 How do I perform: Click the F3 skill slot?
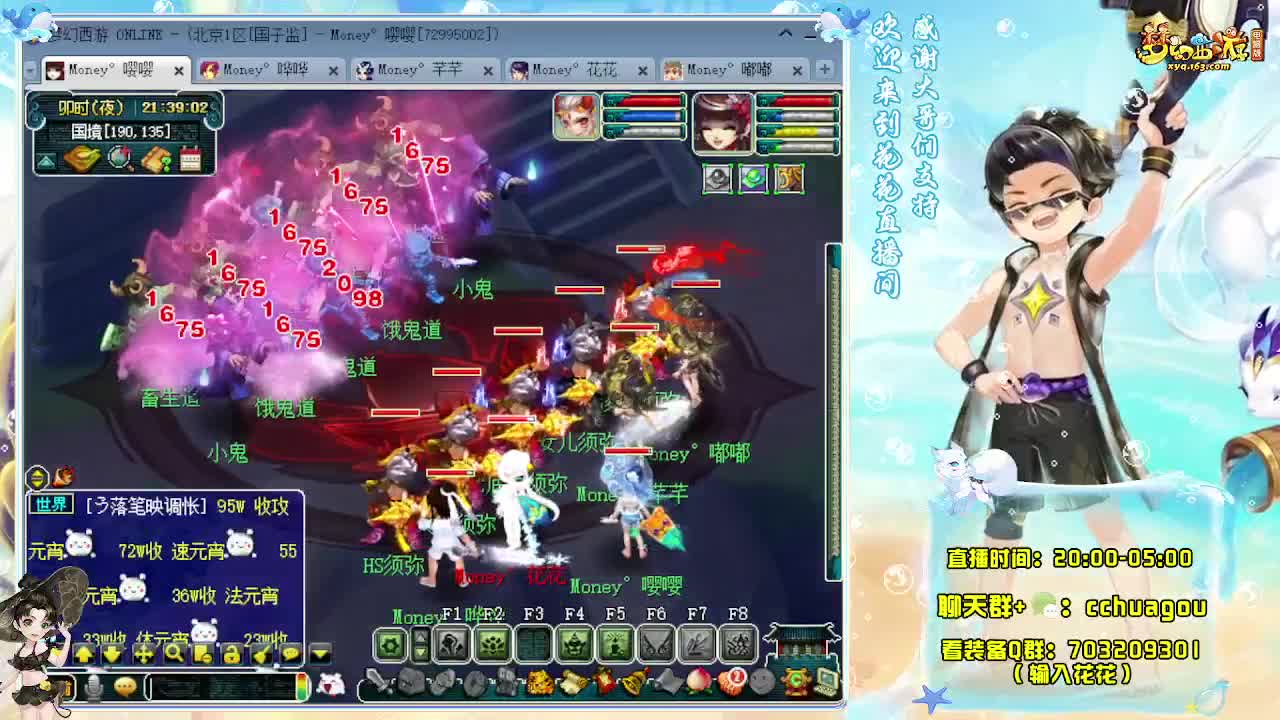pyautogui.click(x=535, y=644)
